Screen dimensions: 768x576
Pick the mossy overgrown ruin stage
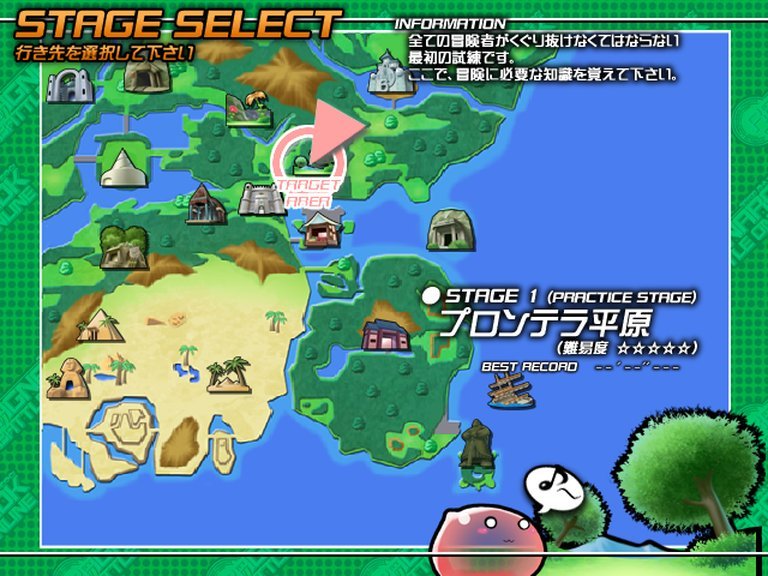point(124,246)
